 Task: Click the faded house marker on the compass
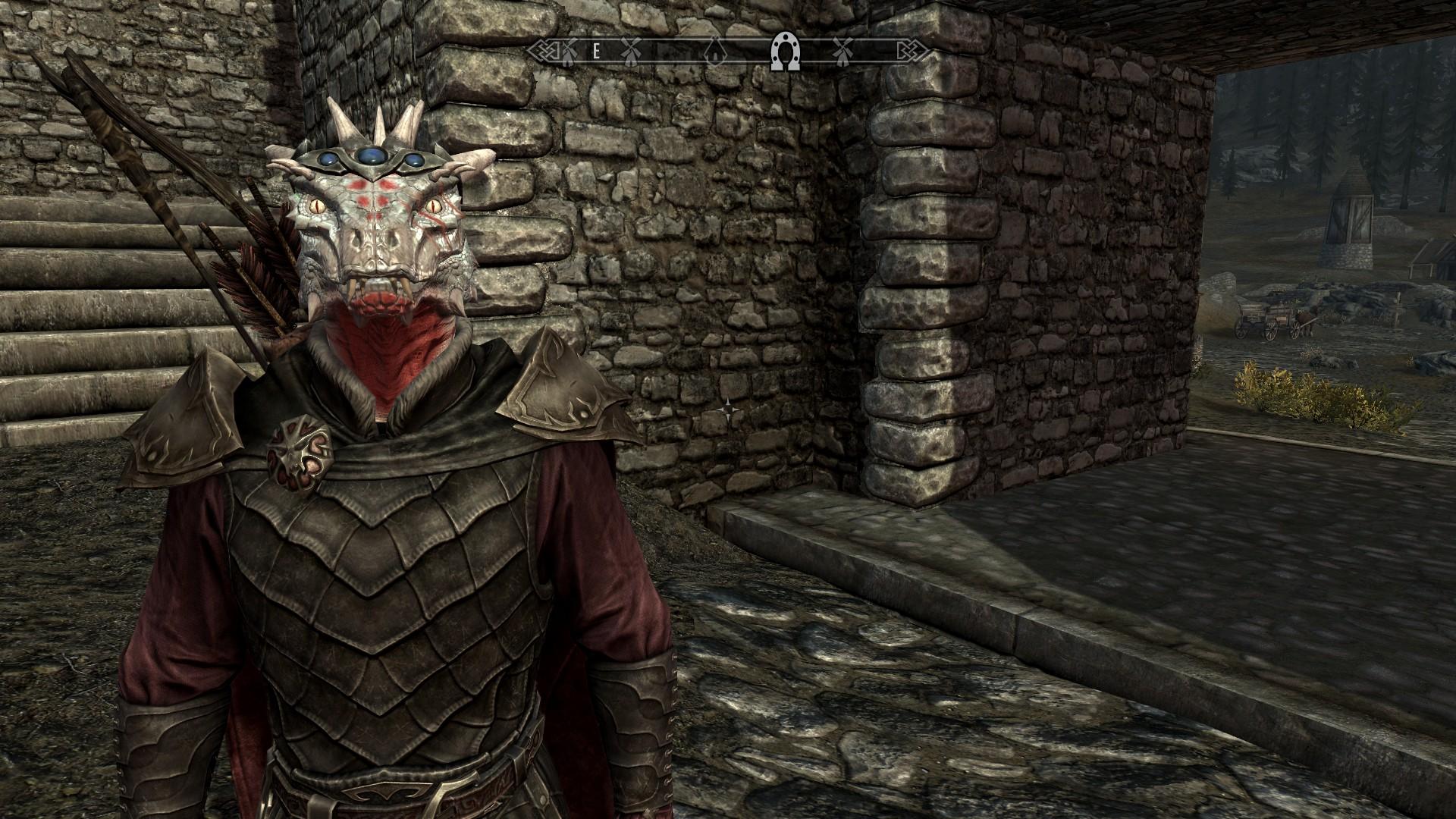[x=713, y=52]
